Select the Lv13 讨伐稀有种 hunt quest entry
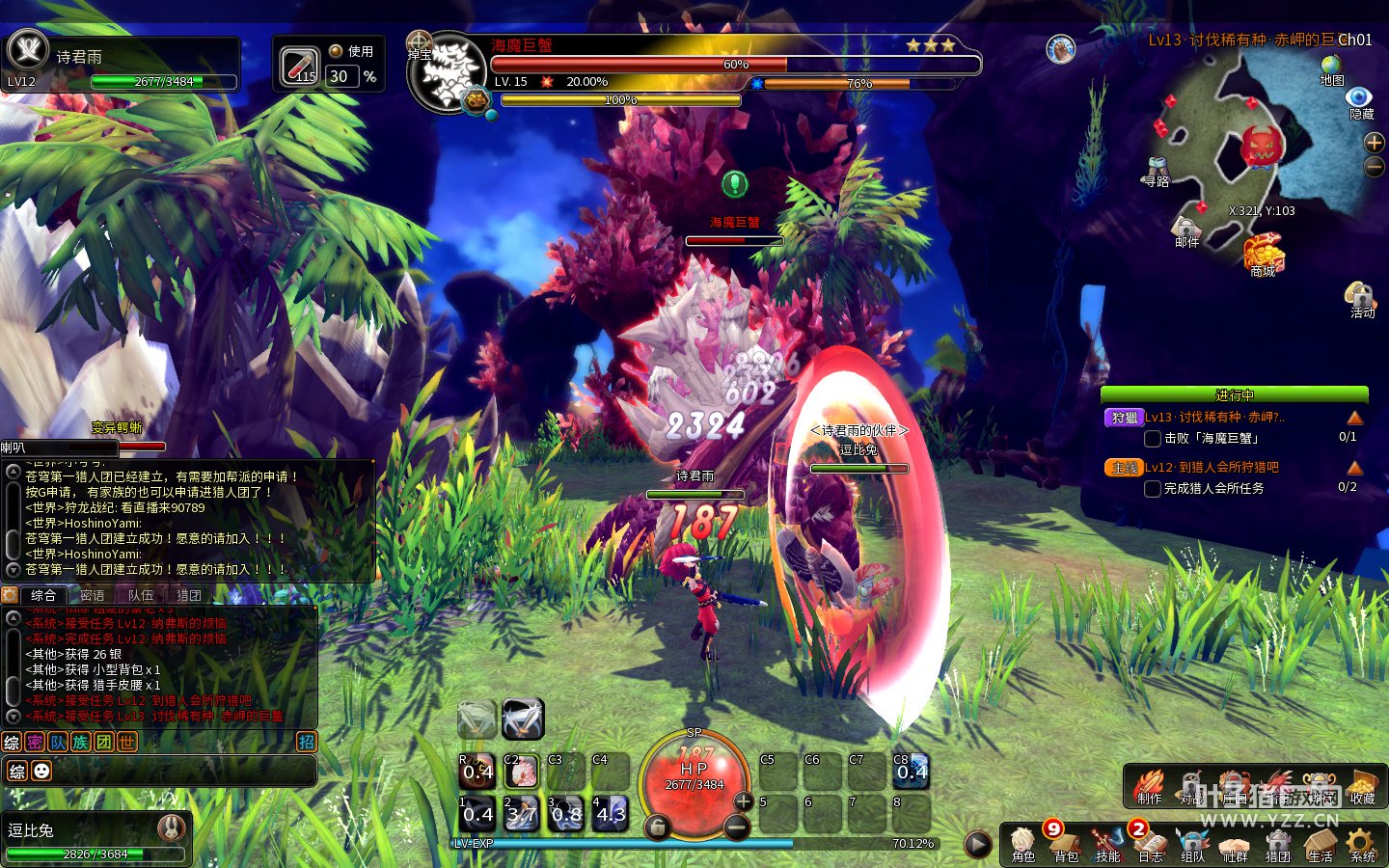The width and height of the screenshot is (1389, 868). 1215,418
